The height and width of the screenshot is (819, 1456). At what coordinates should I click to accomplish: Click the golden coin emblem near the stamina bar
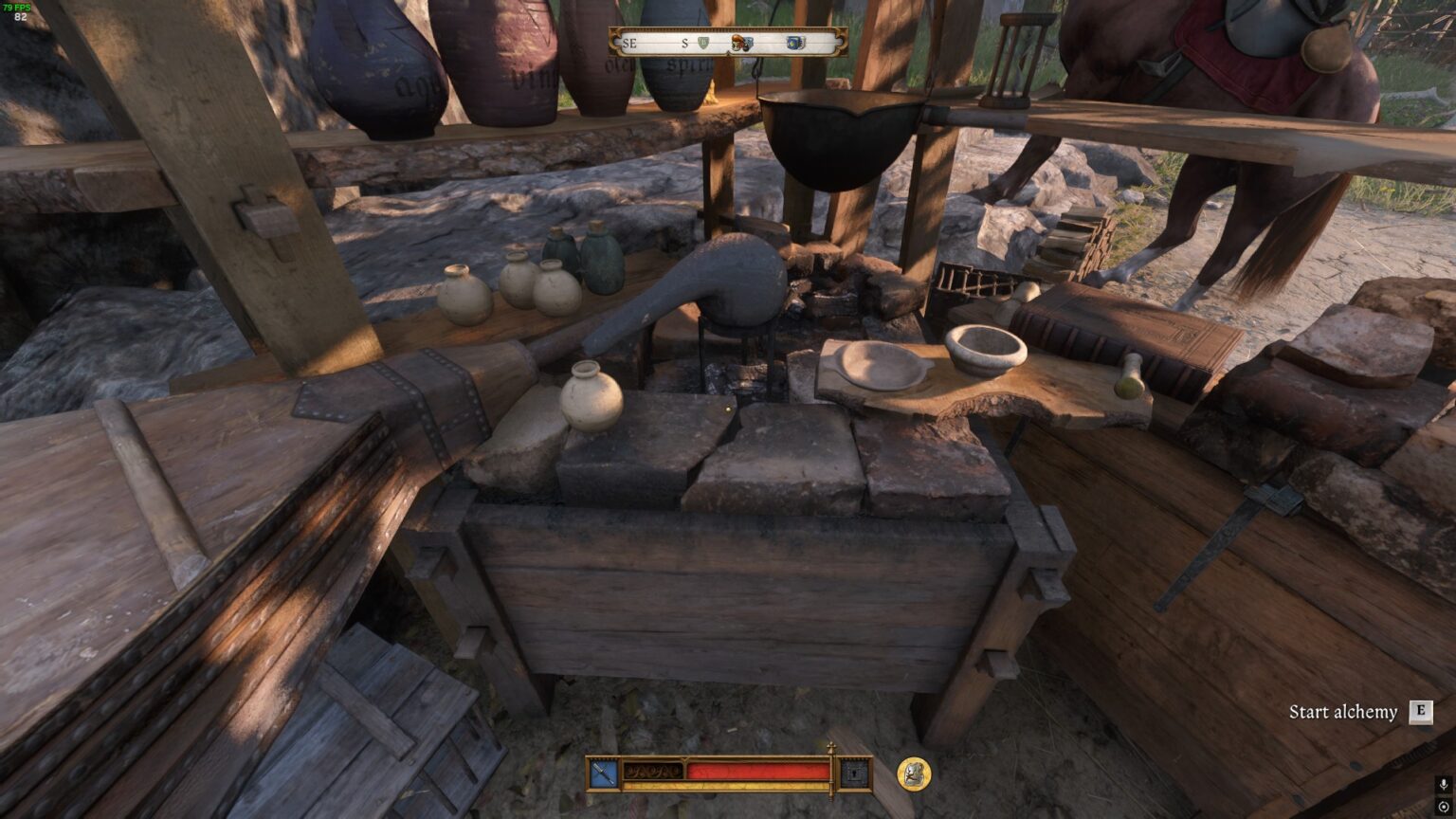(x=913, y=773)
